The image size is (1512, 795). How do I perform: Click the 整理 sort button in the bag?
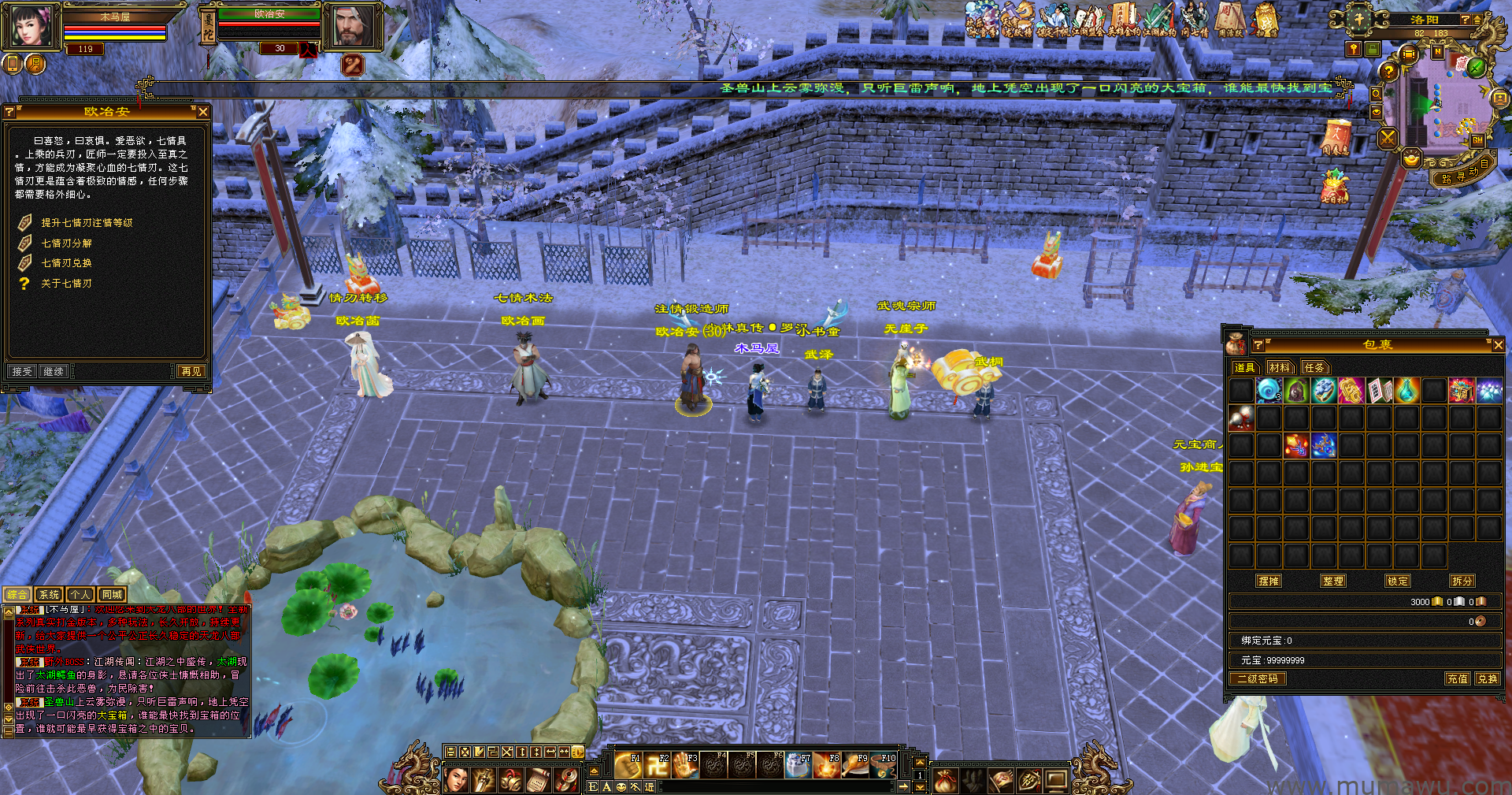1333,581
